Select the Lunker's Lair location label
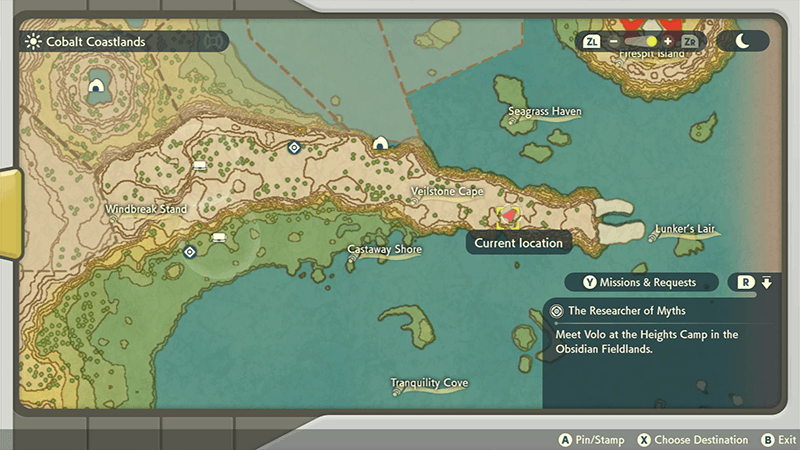Image resolution: width=800 pixels, height=450 pixels. pos(685,229)
